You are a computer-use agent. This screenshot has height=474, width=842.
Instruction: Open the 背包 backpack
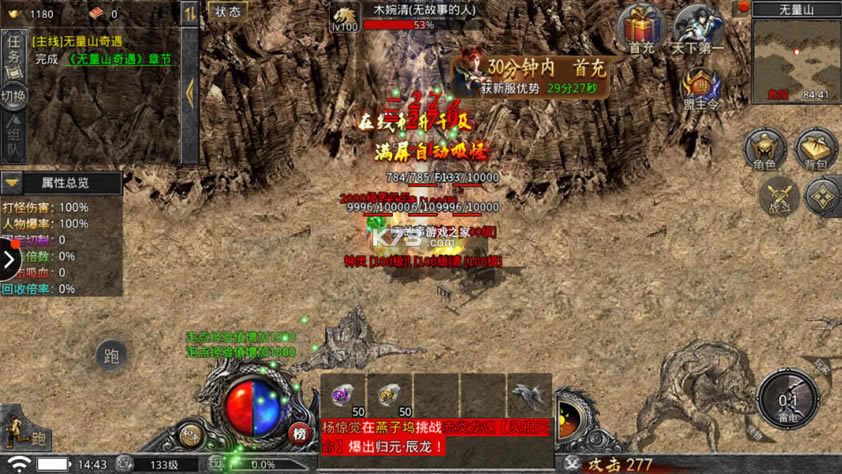point(816,150)
